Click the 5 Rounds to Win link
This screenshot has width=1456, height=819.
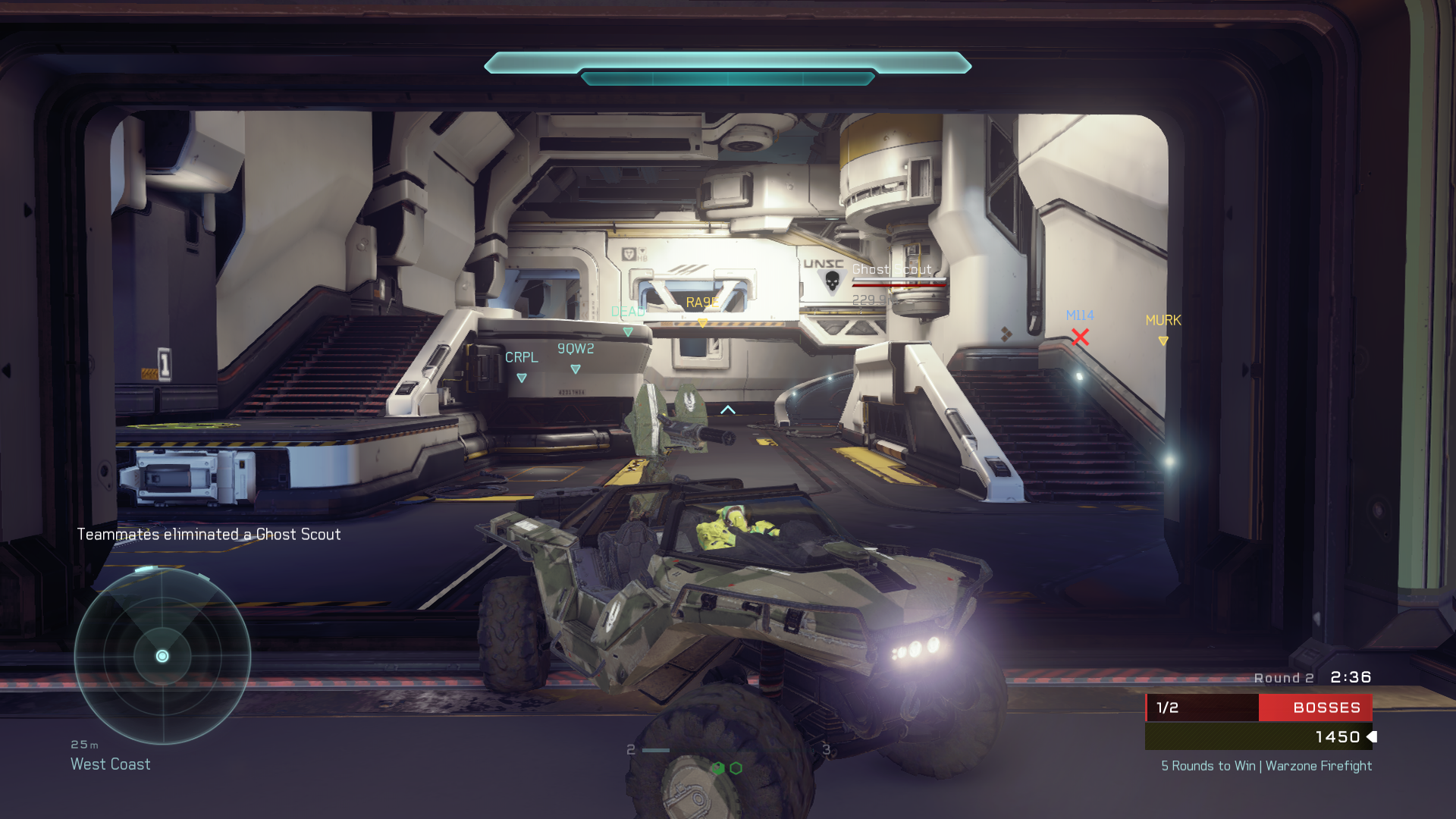[1265, 766]
